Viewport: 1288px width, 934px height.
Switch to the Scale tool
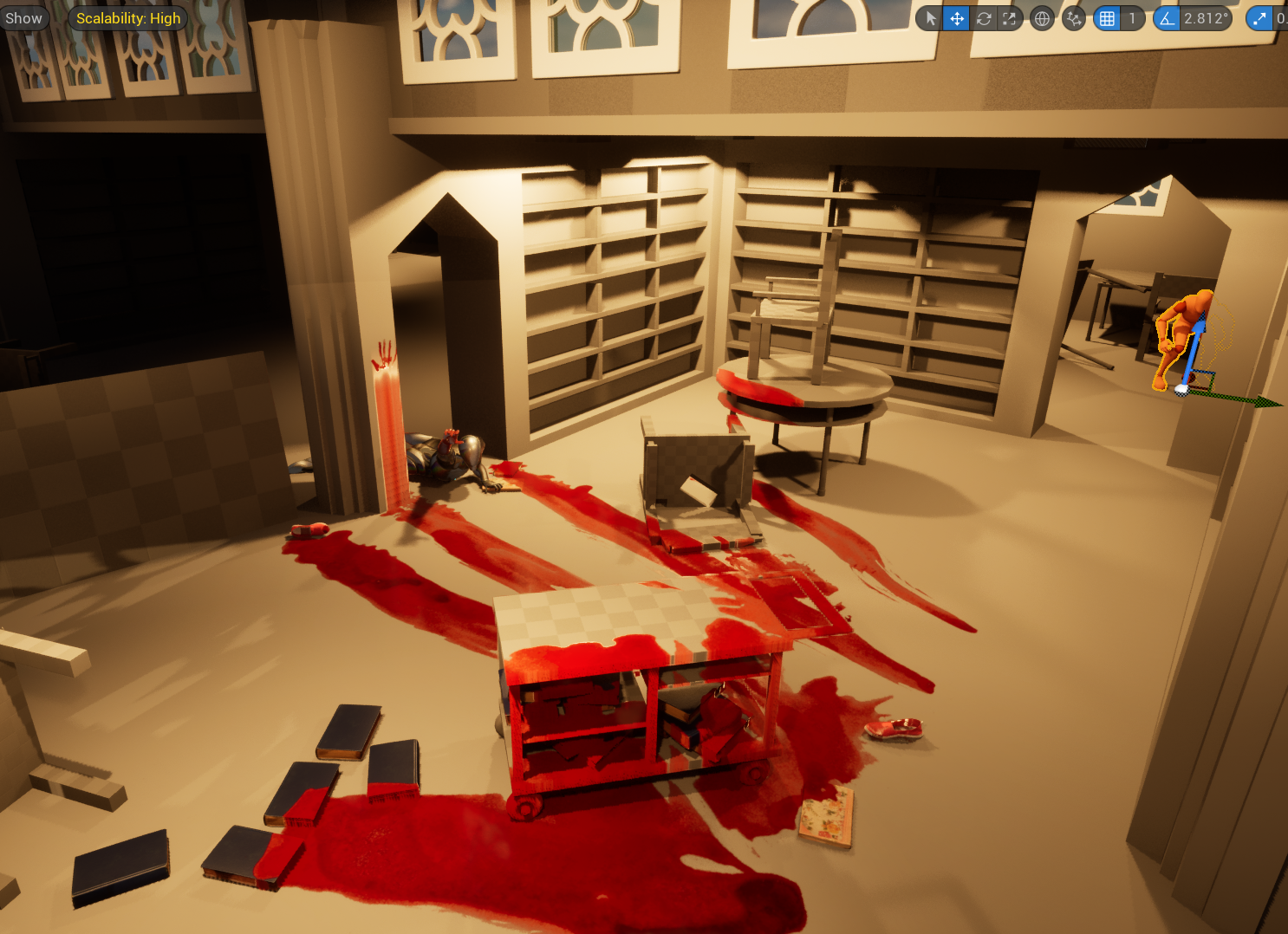[1010, 18]
